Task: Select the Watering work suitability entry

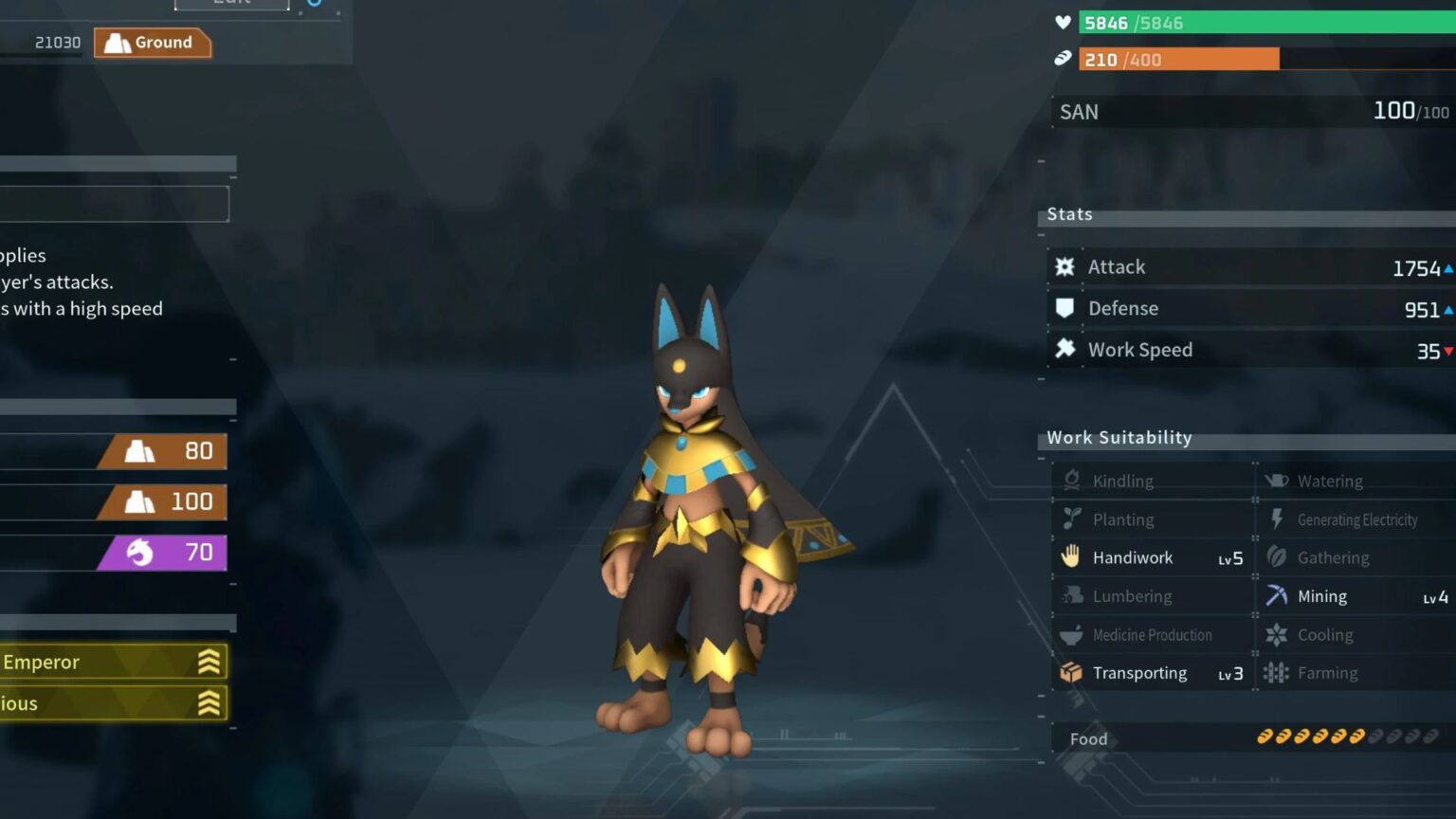Action: (1357, 482)
